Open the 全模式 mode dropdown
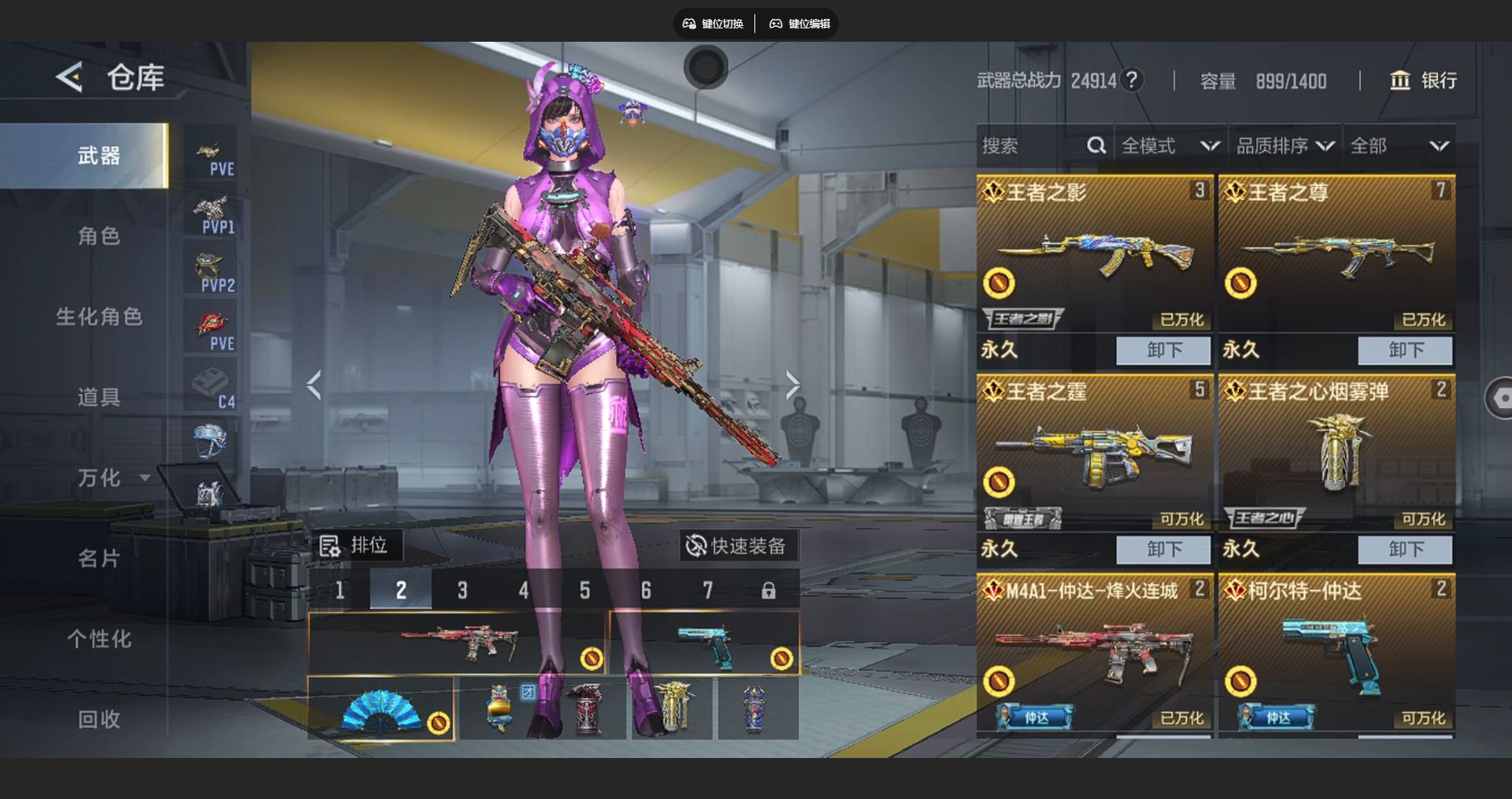The height and width of the screenshot is (799, 1512). pyautogui.click(x=1169, y=146)
